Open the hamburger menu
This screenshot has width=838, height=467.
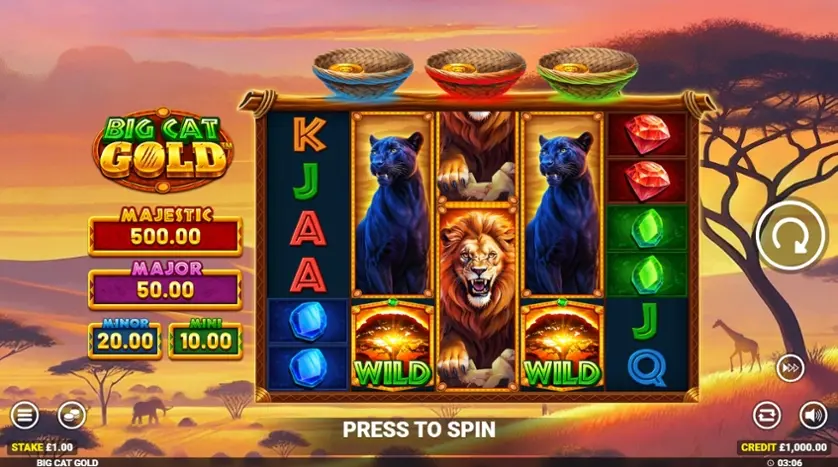pyautogui.click(x=25, y=414)
